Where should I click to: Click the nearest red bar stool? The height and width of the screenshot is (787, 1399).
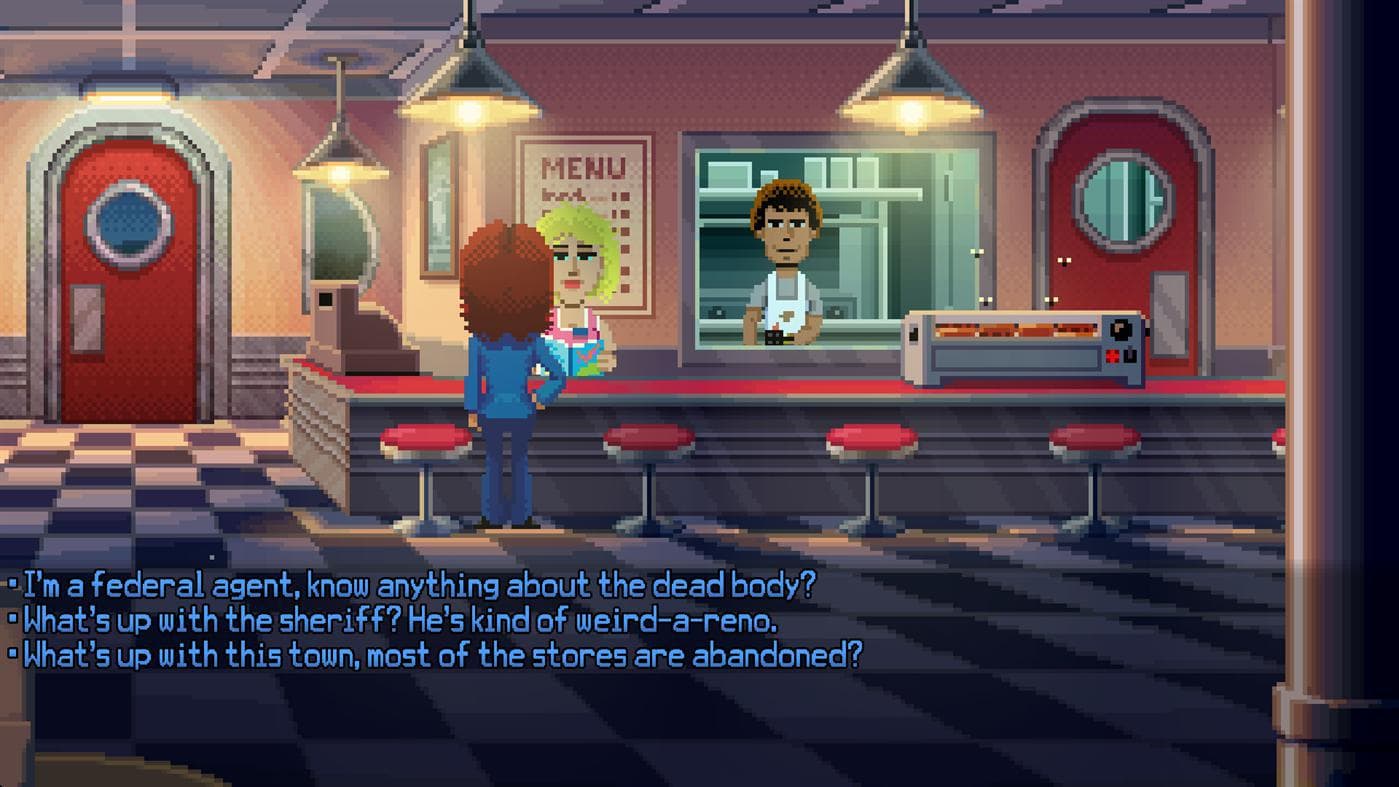coord(425,440)
